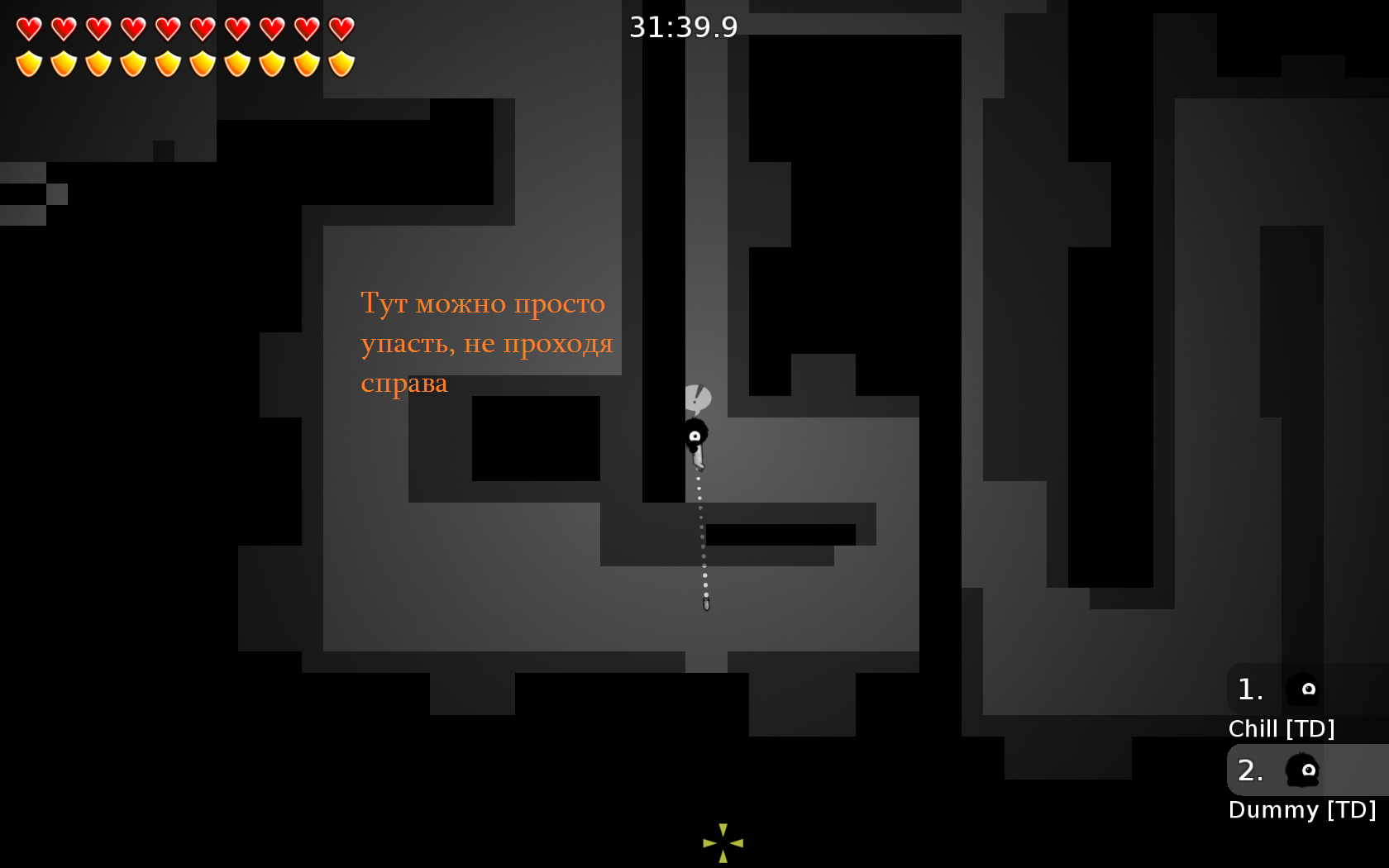Click the hammer item below the character
1389x868 pixels.
click(x=704, y=604)
